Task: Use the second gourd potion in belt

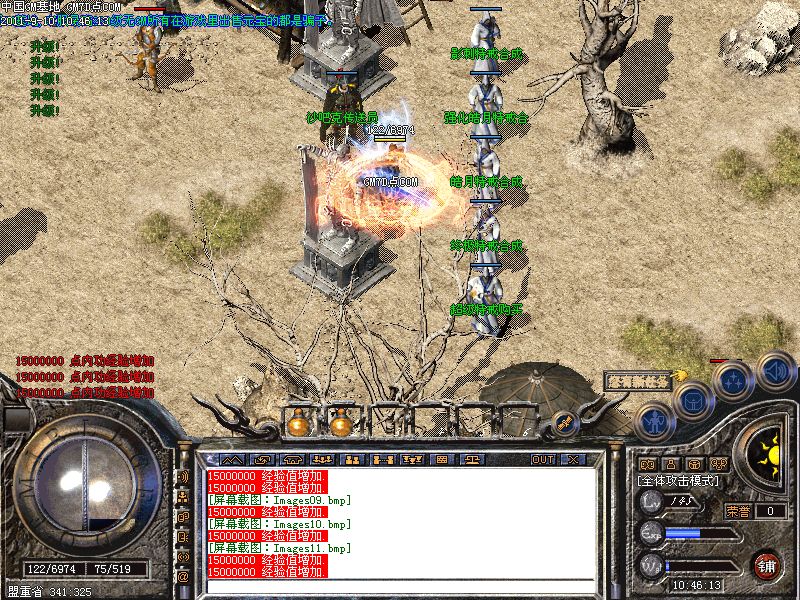Action: click(x=341, y=422)
